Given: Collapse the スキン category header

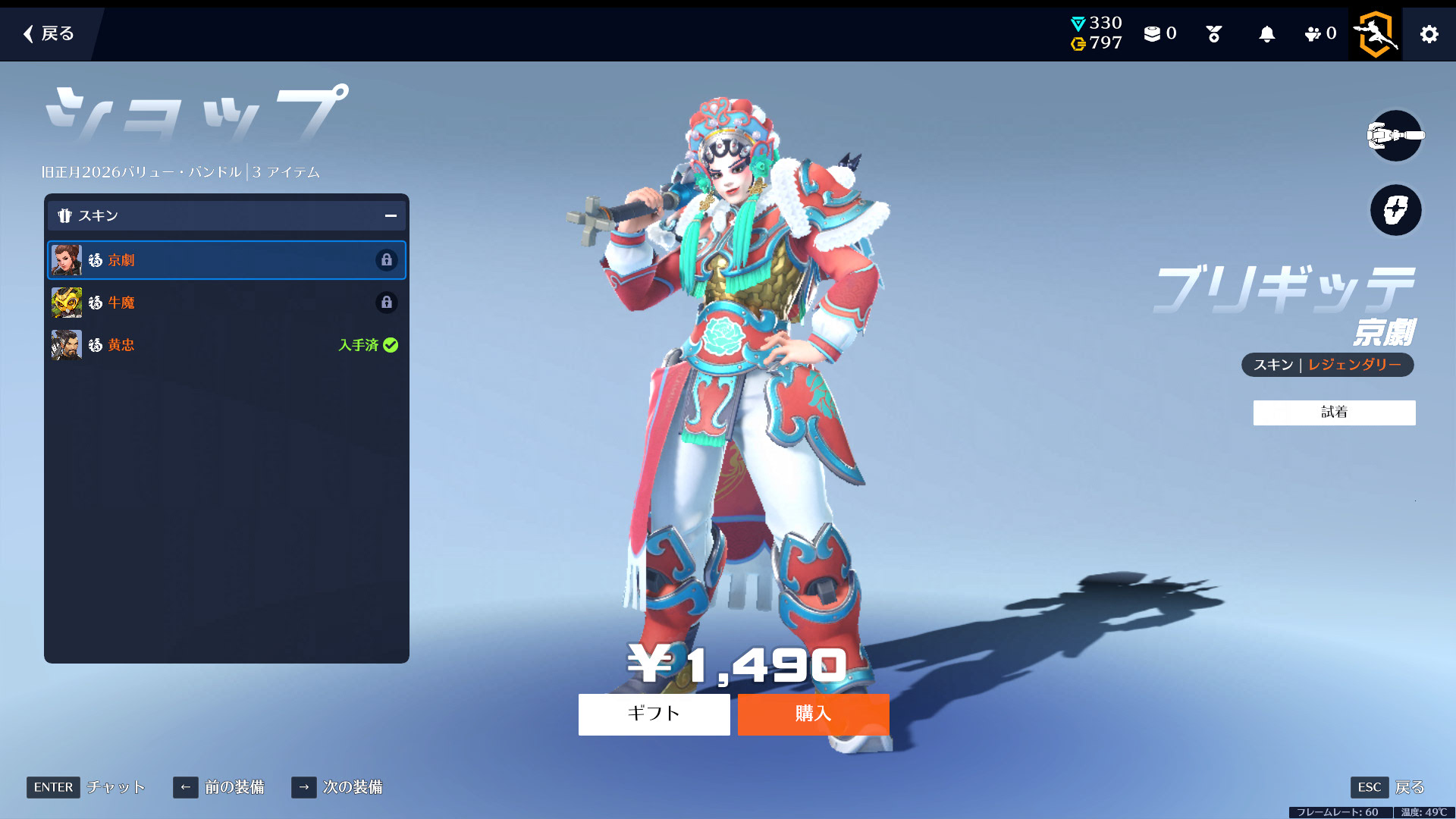Looking at the screenshot, I should click(x=391, y=216).
